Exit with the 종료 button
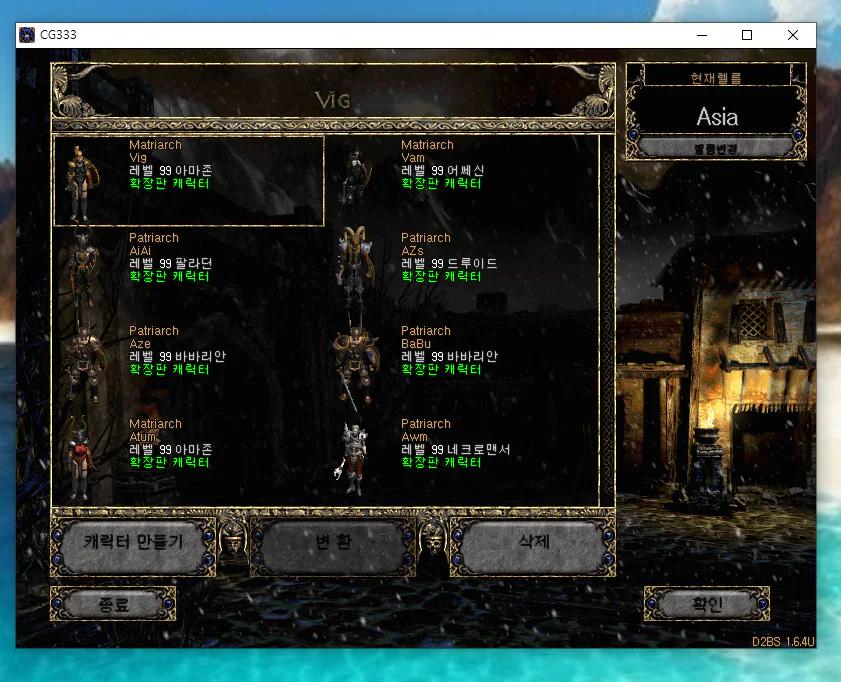841x682 pixels. click(113, 604)
